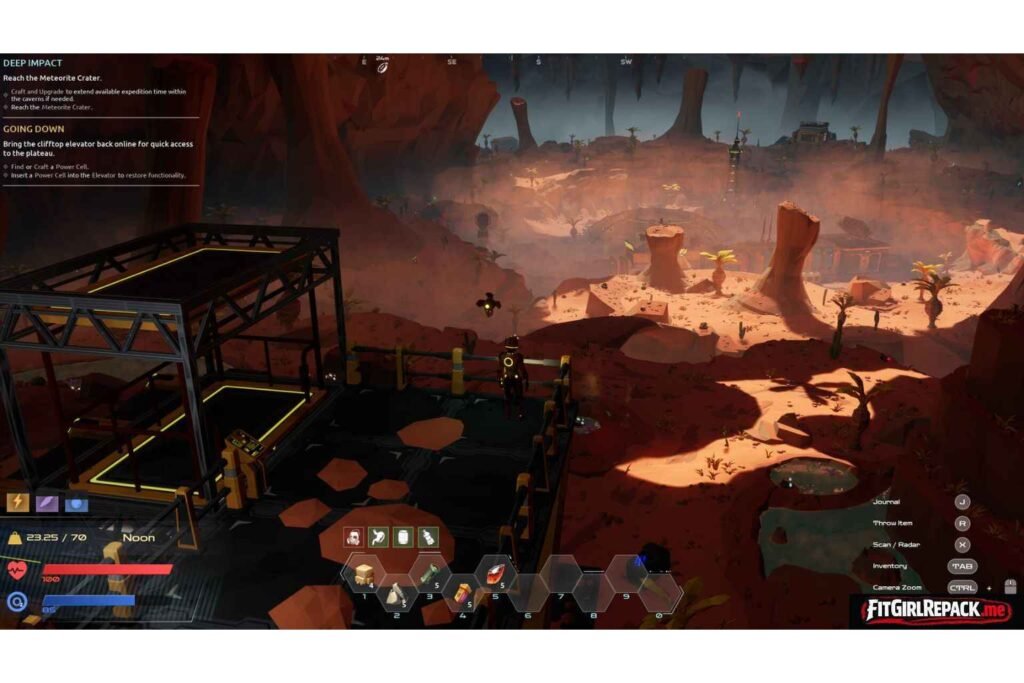Click the water bottle status icon

(x=428, y=537)
